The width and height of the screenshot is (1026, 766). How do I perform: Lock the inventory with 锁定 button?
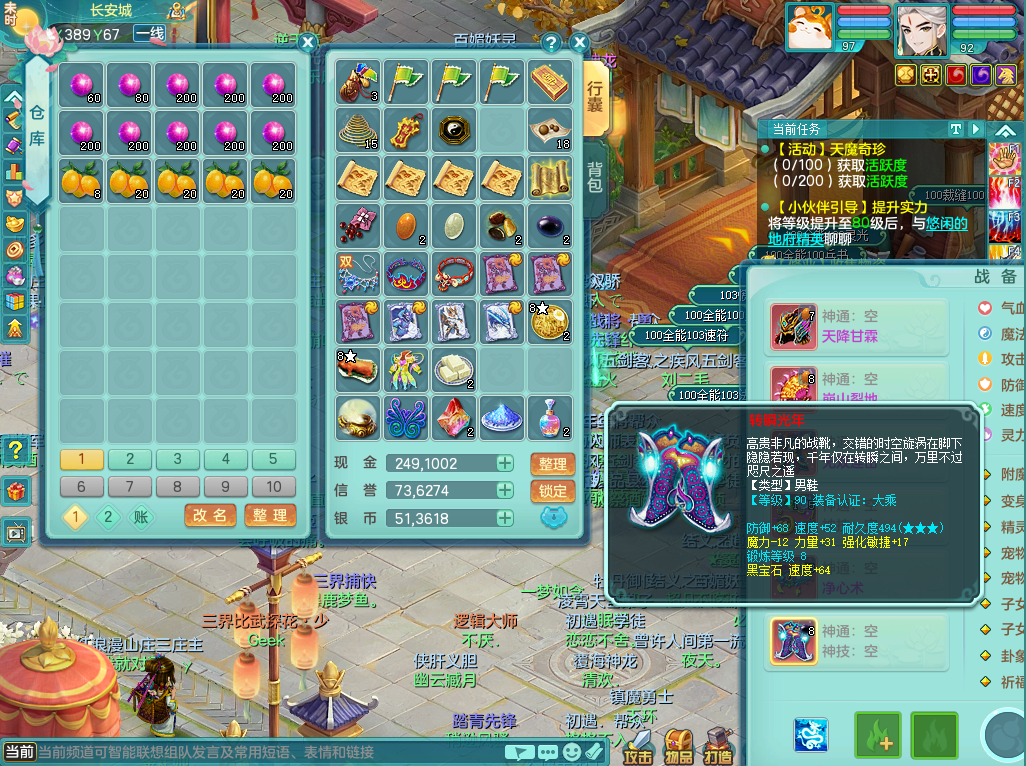[552, 491]
